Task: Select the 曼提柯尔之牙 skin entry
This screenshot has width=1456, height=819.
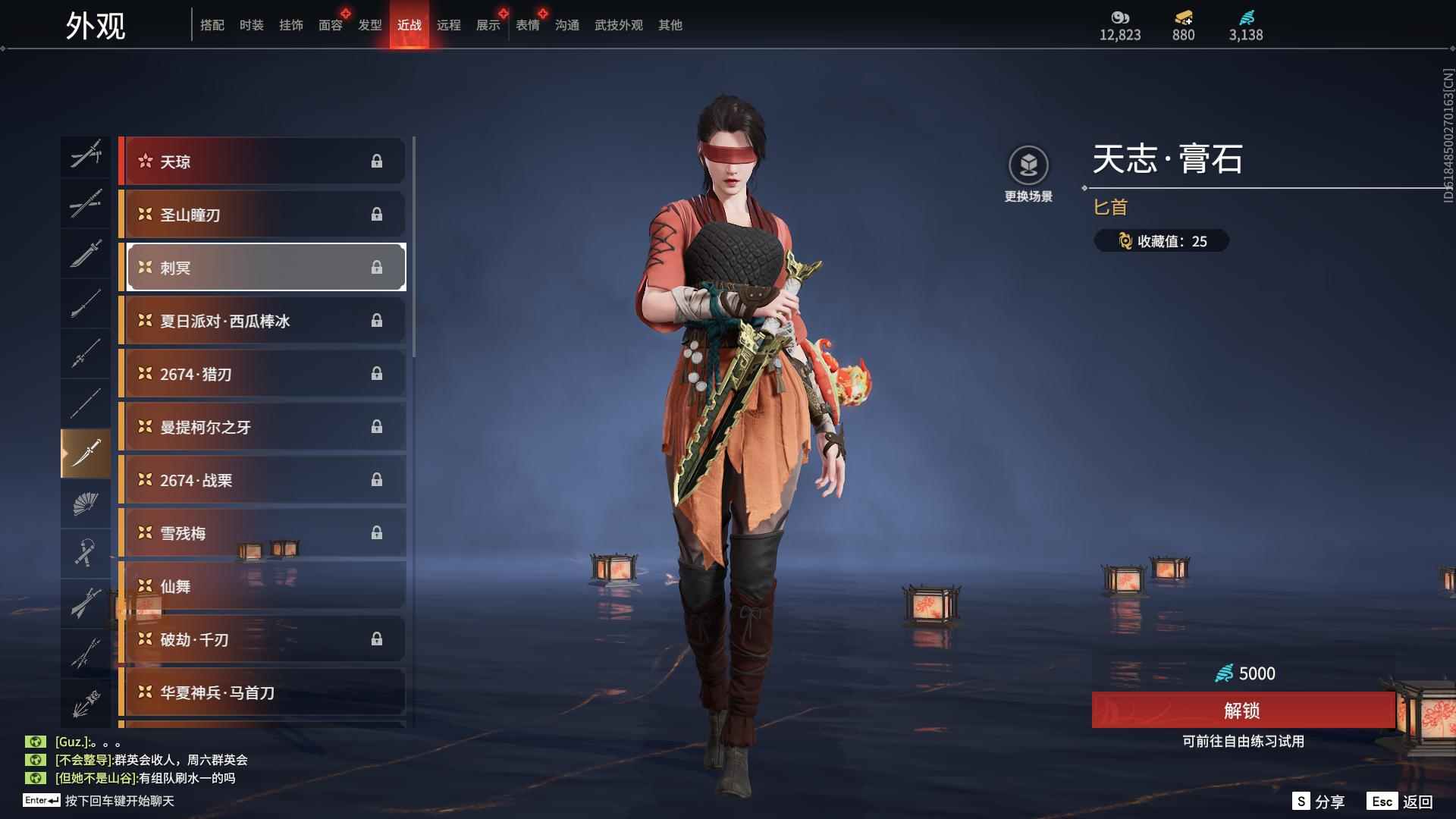Action: [262, 427]
